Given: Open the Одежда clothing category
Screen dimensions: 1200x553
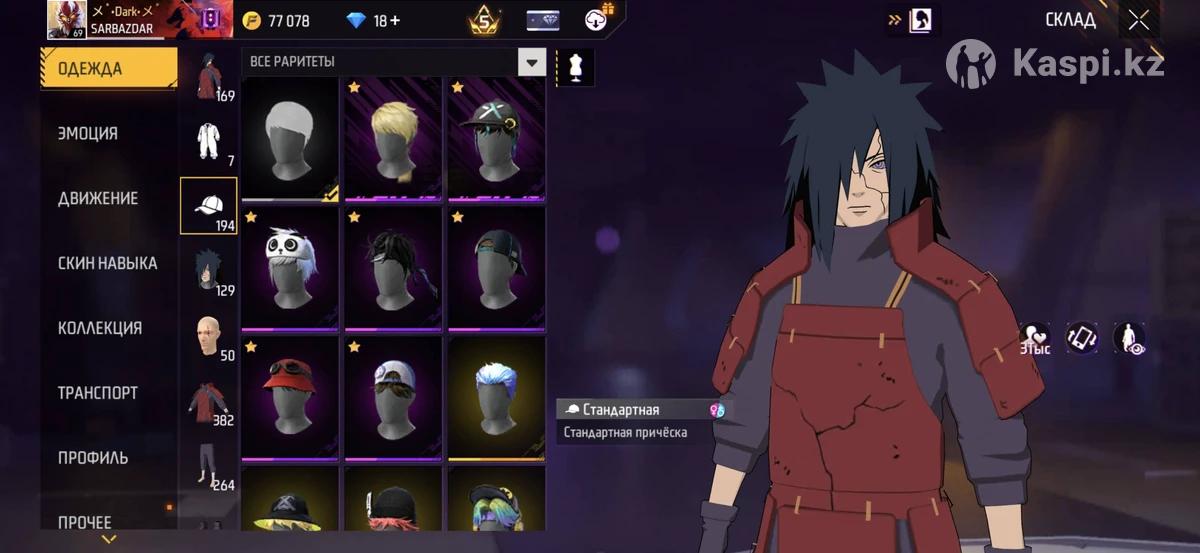Looking at the screenshot, I should point(108,69).
